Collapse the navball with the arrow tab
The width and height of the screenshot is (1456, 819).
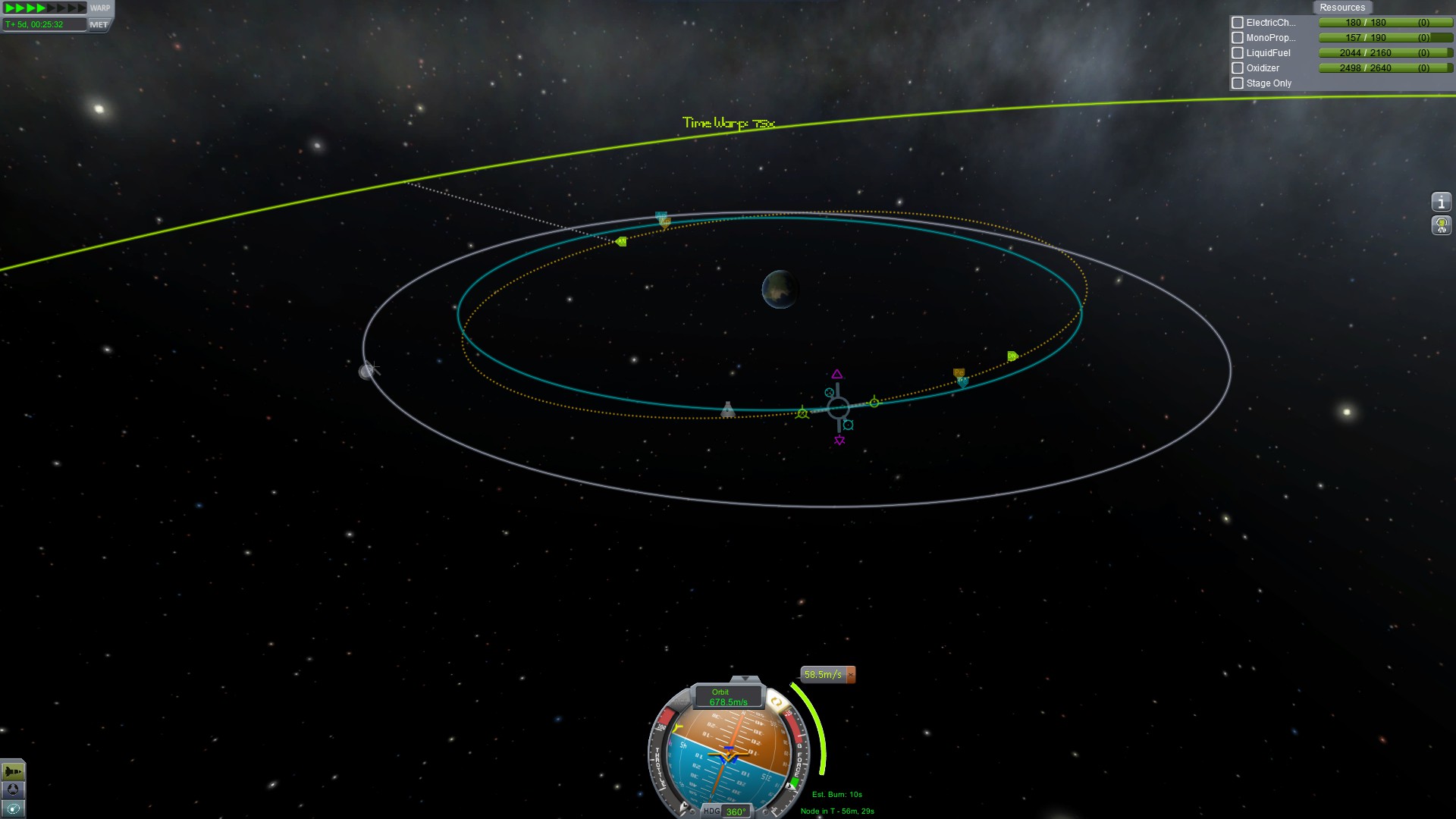745,679
